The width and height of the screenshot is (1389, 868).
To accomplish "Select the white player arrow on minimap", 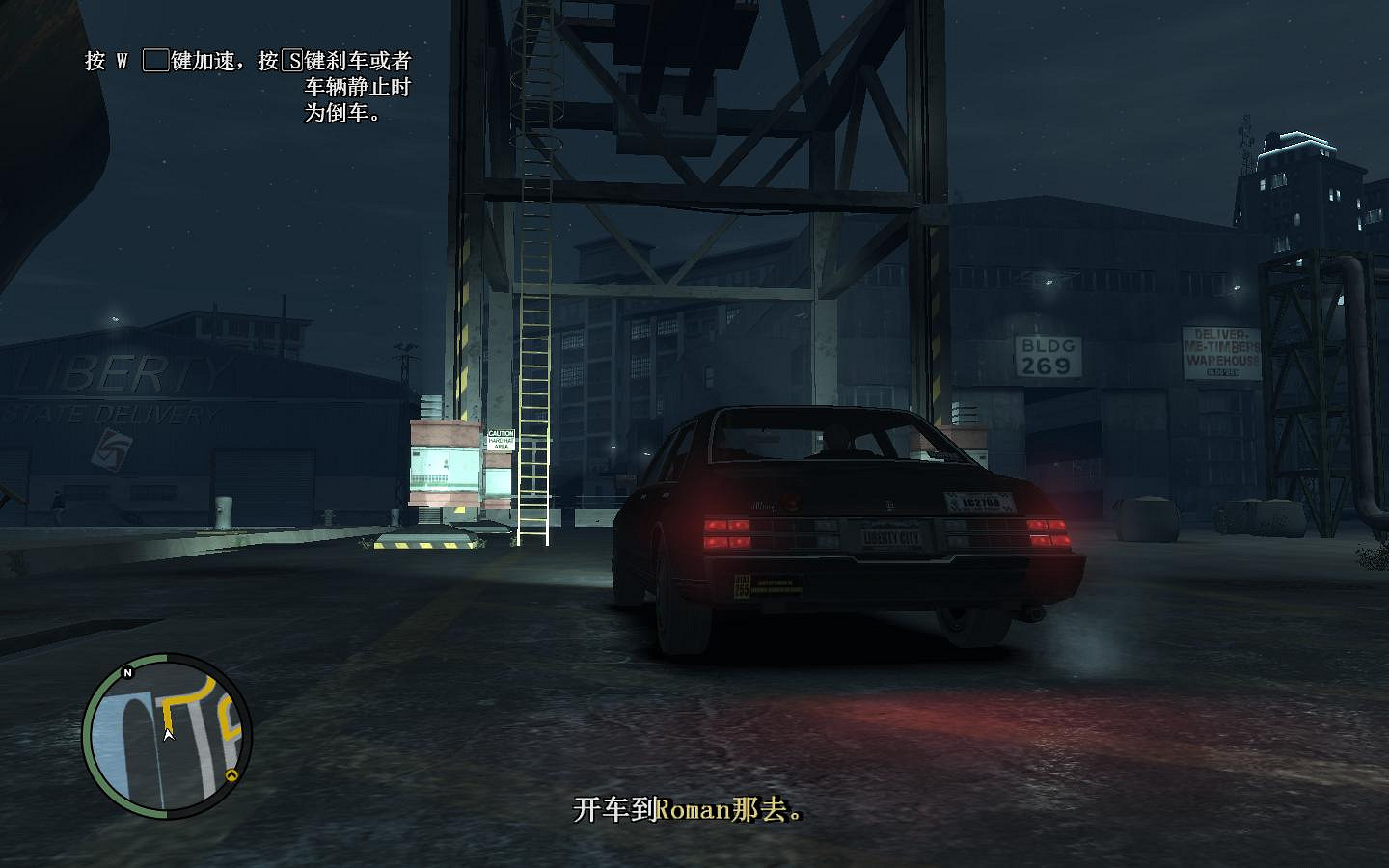I will (168, 733).
